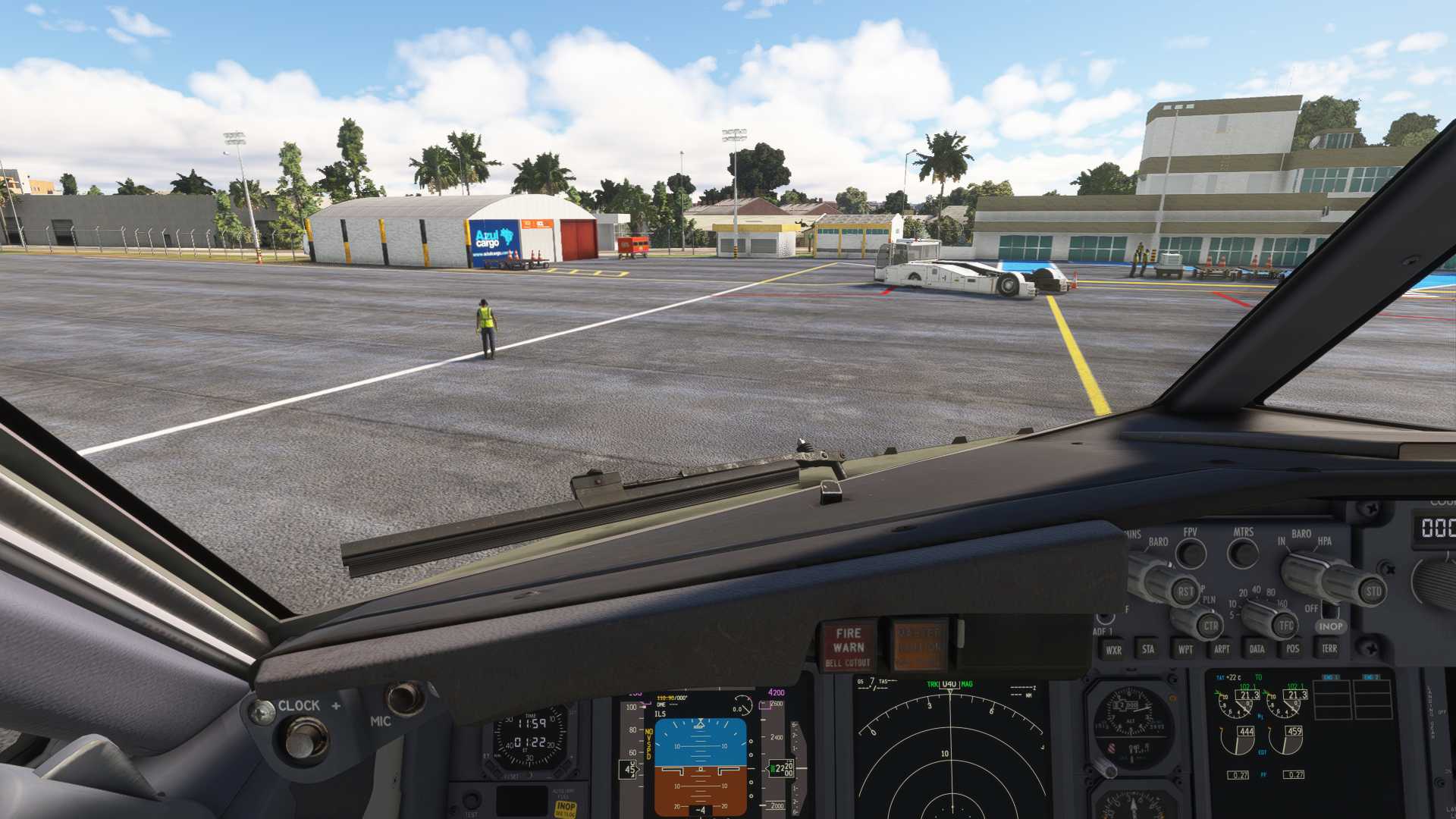Push the TFC range knob button
This screenshot has width=1456, height=819.
pos(1285,625)
